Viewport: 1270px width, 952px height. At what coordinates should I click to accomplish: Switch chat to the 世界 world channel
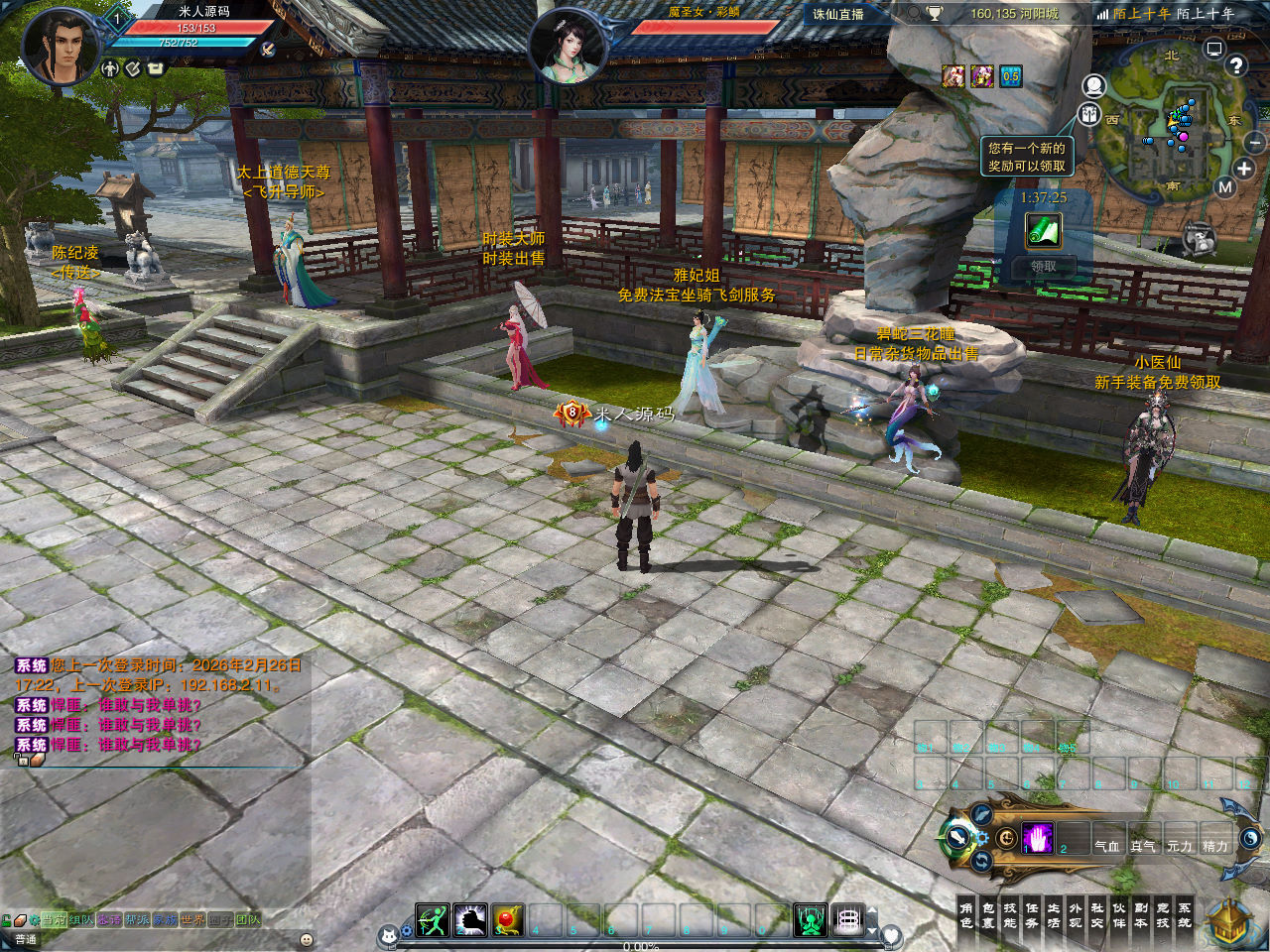tap(192, 920)
